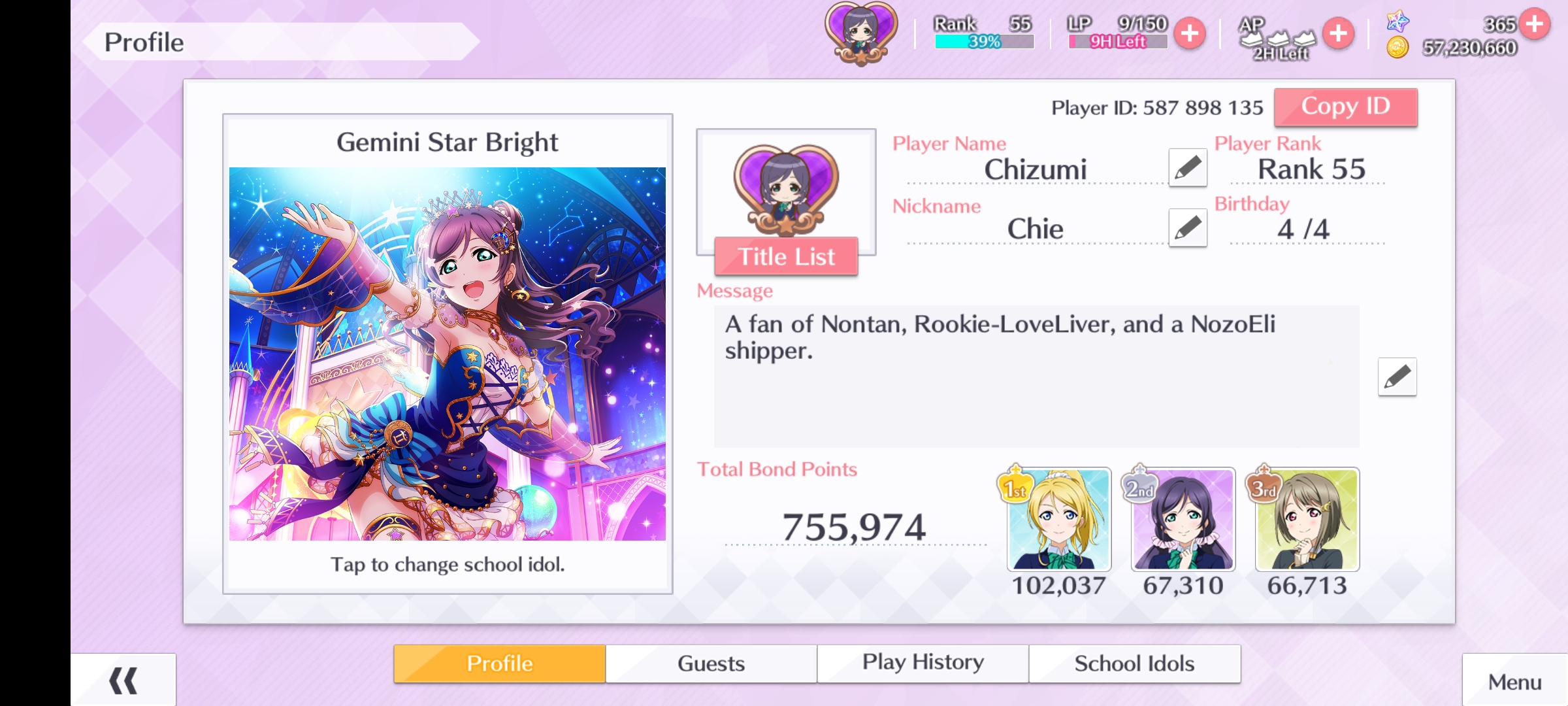Image resolution: width=1568 pixels, height=706 pixels.
Task: Select the Profile tab
Action: (x=500, y=664)
